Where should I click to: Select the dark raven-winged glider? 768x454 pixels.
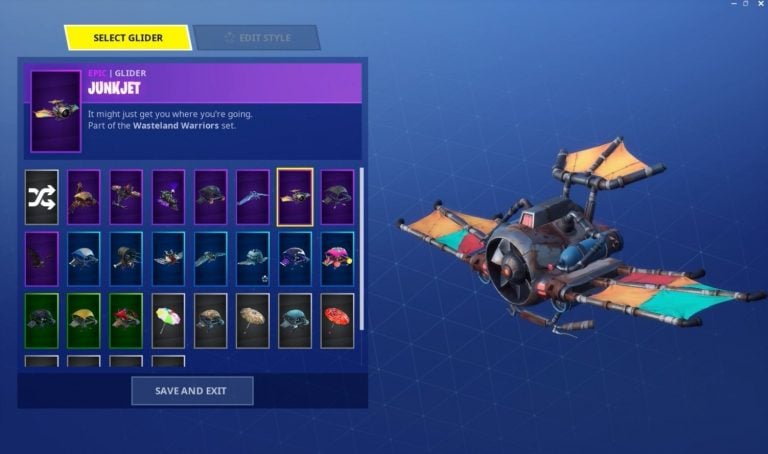pyautogui.click(x=42, y=259)
